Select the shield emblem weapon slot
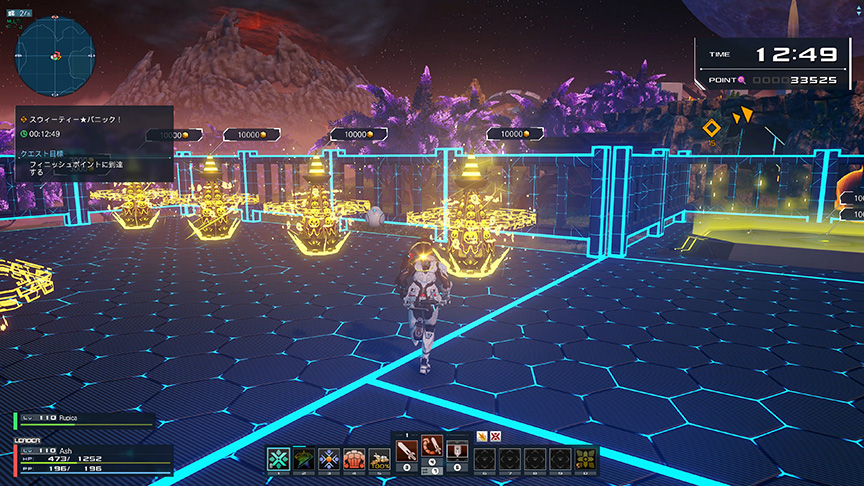 [x=458, y=448]
